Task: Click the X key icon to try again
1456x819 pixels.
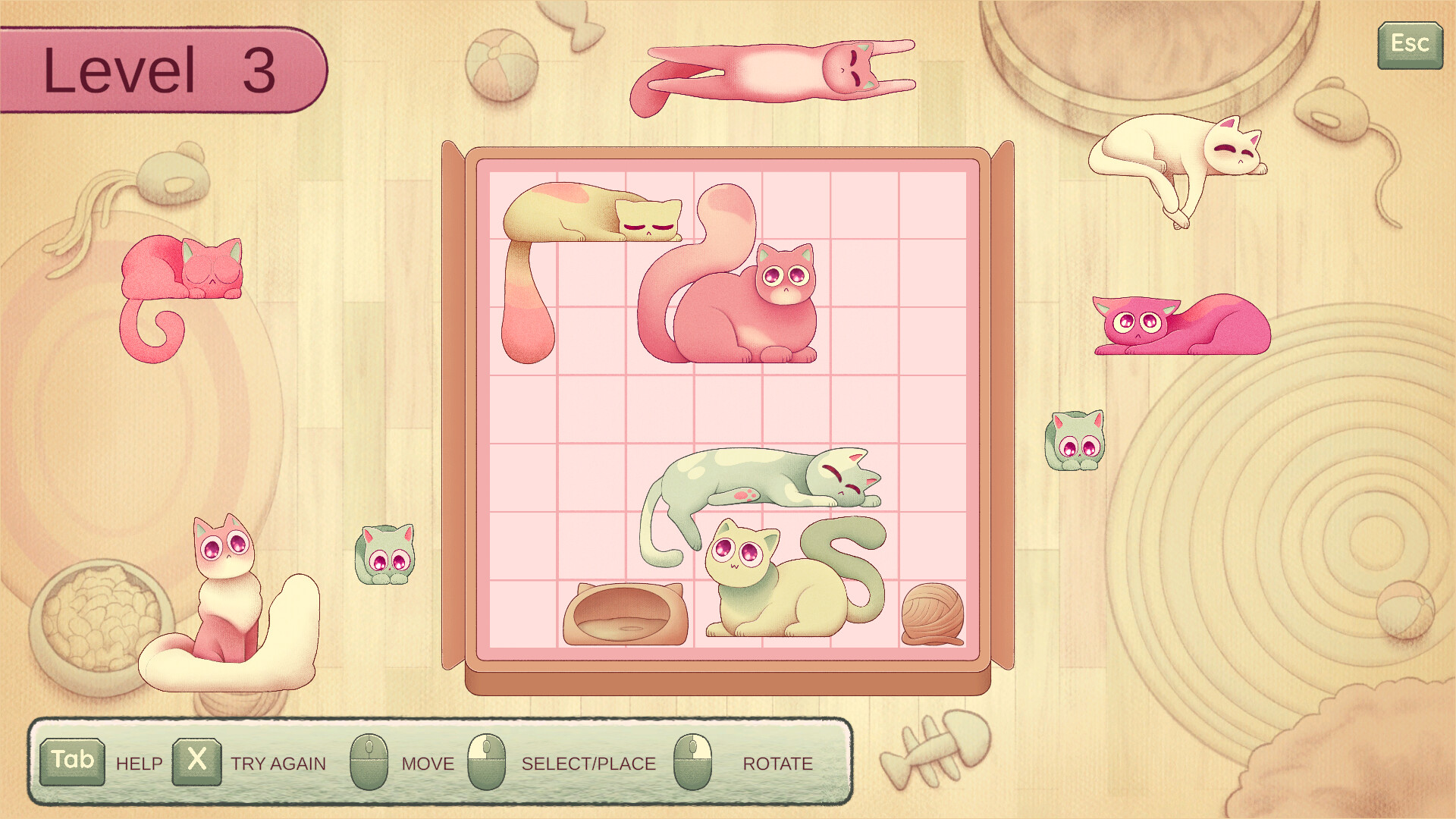Action: point(197,762)
